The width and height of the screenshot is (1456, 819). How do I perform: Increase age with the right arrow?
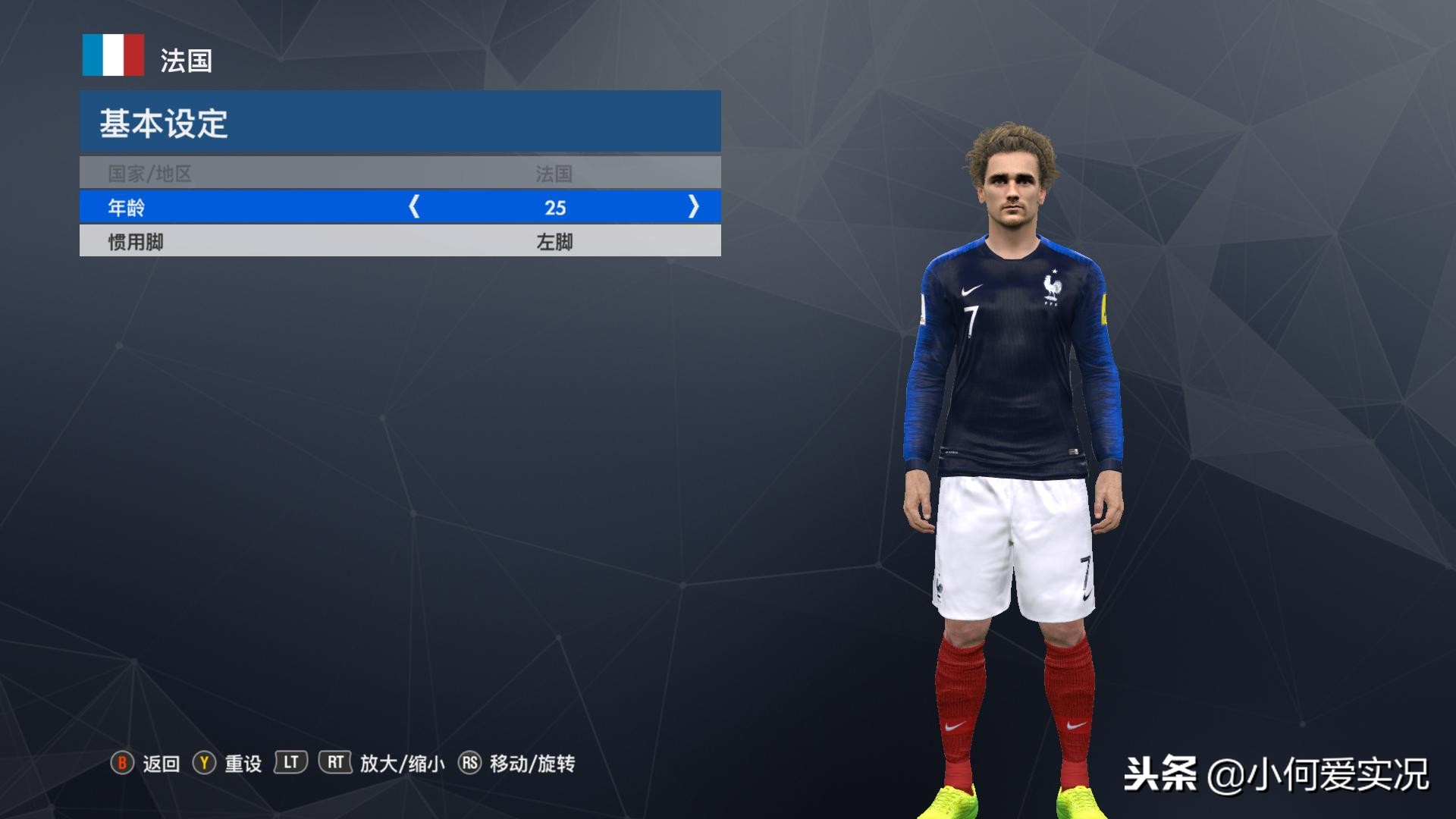coord(693,206)
